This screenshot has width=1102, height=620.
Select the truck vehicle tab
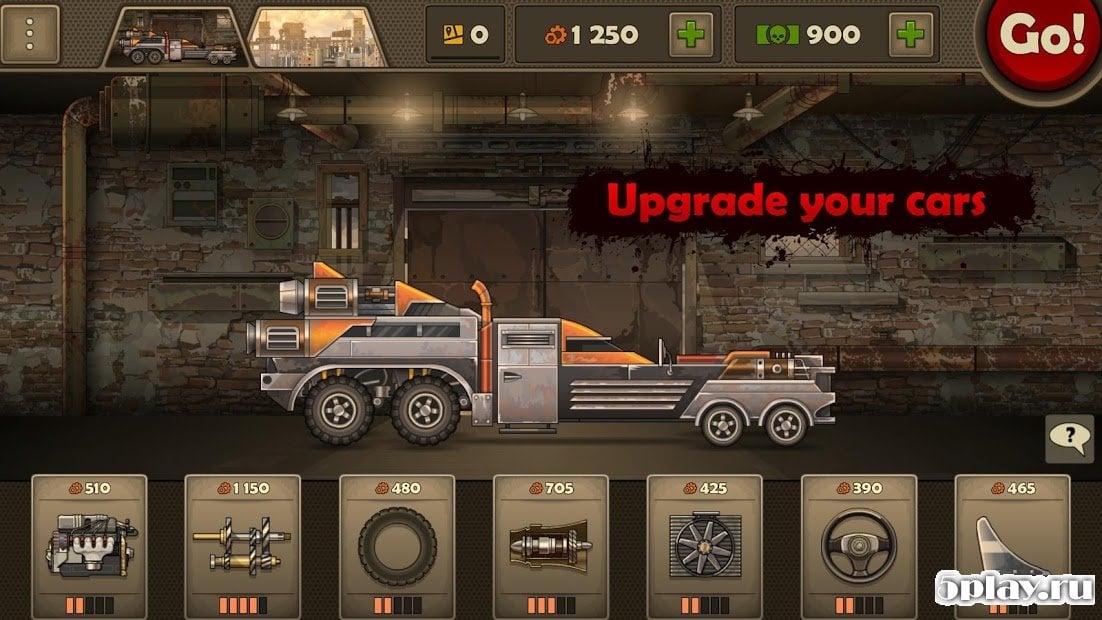(x=178, y=38)
